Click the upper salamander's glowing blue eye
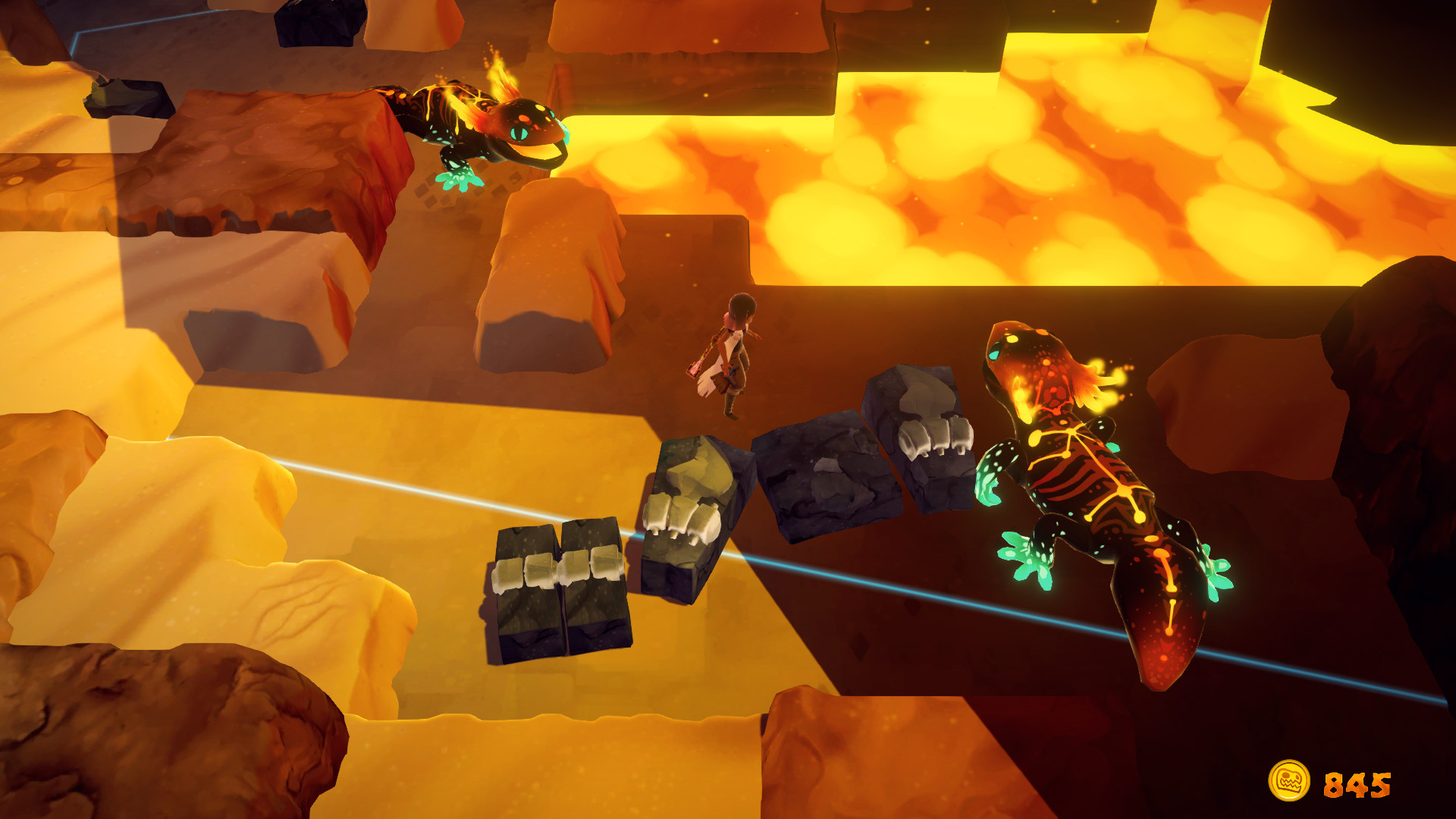 click(x=519, y=133)
